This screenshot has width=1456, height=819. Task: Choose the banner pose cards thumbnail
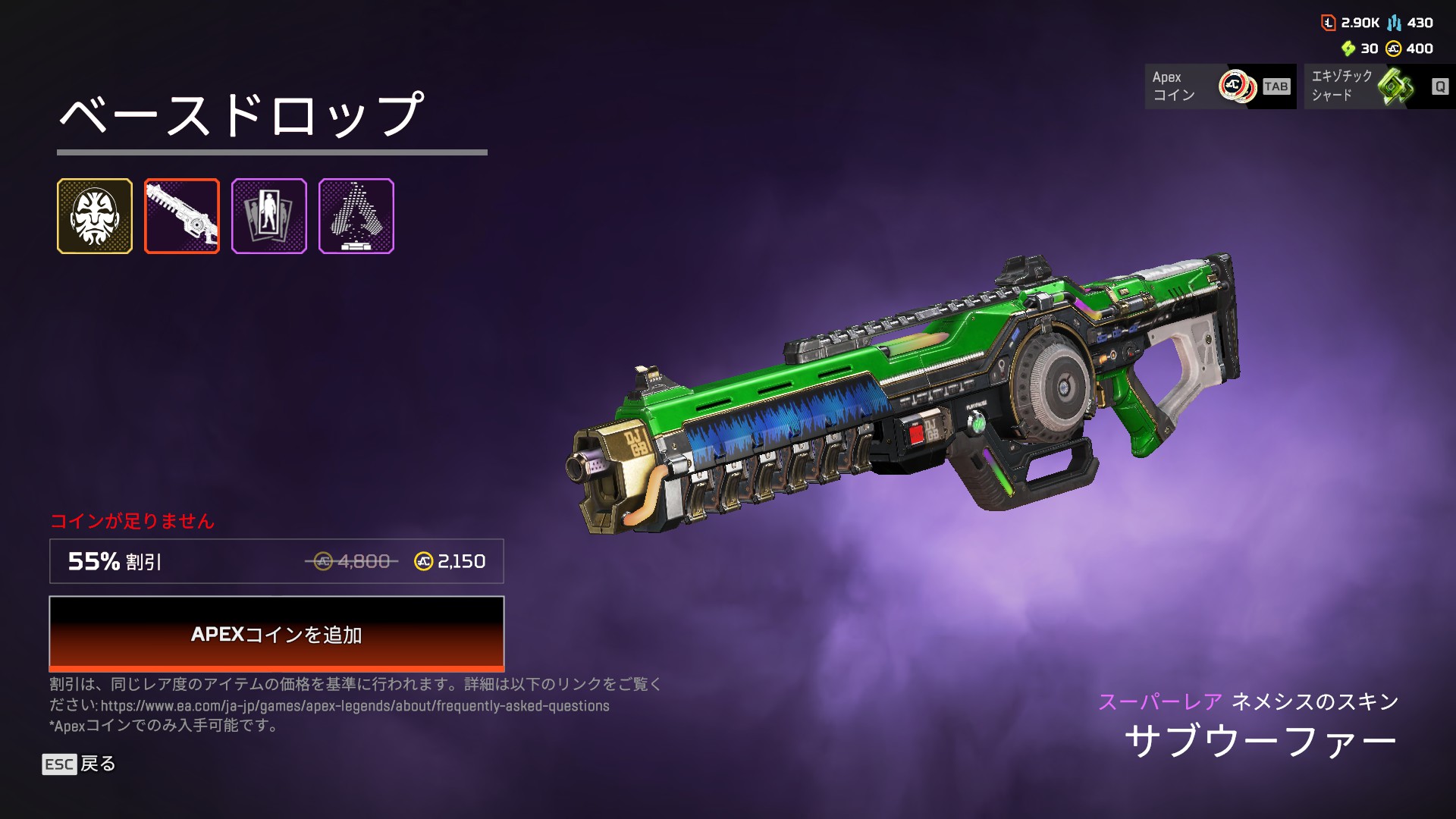pyautogui.click(x=269, y=216)
